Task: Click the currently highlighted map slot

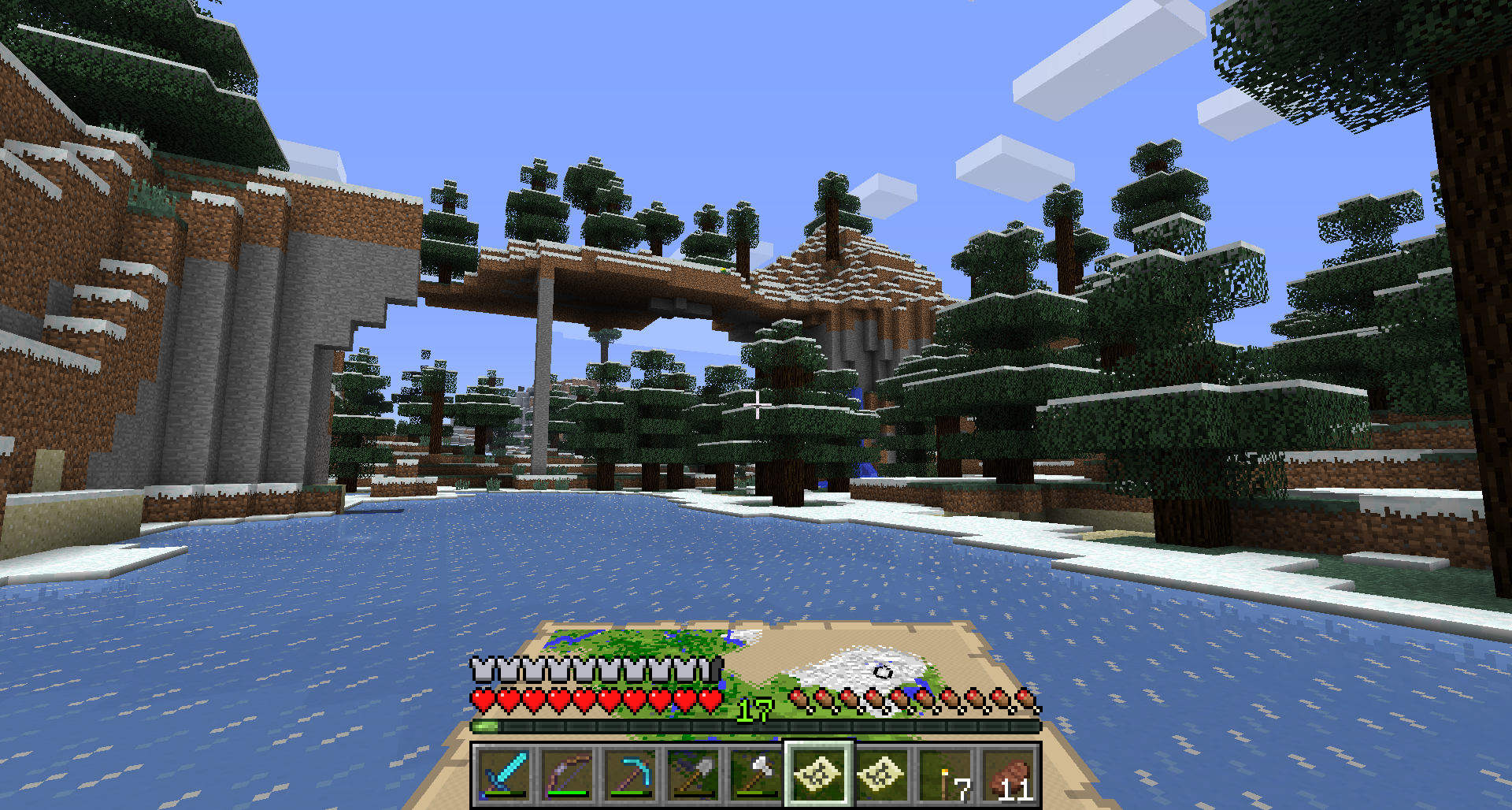Action: coord(818,775)
